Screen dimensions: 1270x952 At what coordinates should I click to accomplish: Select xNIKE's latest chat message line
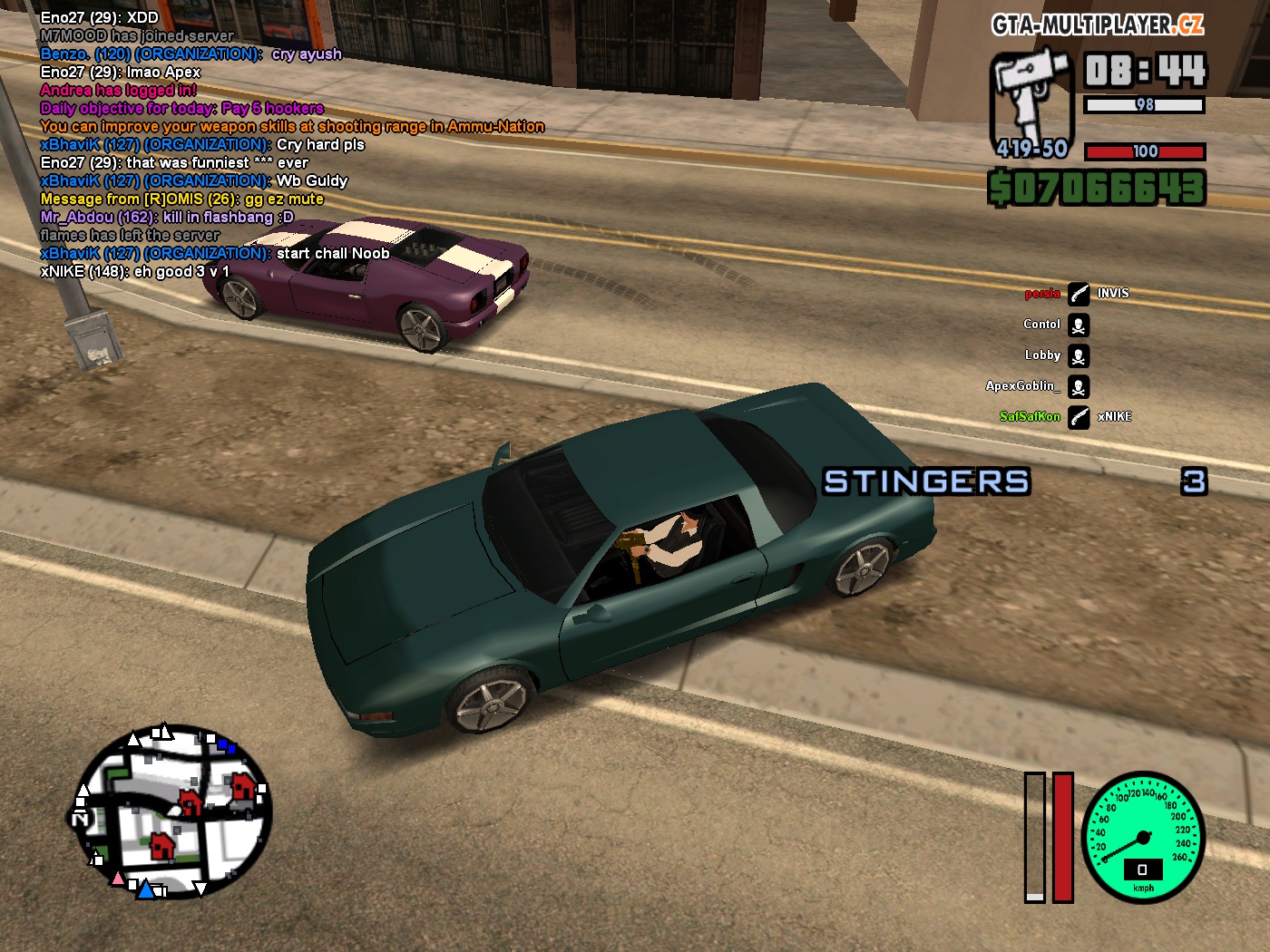click(135, 271)
